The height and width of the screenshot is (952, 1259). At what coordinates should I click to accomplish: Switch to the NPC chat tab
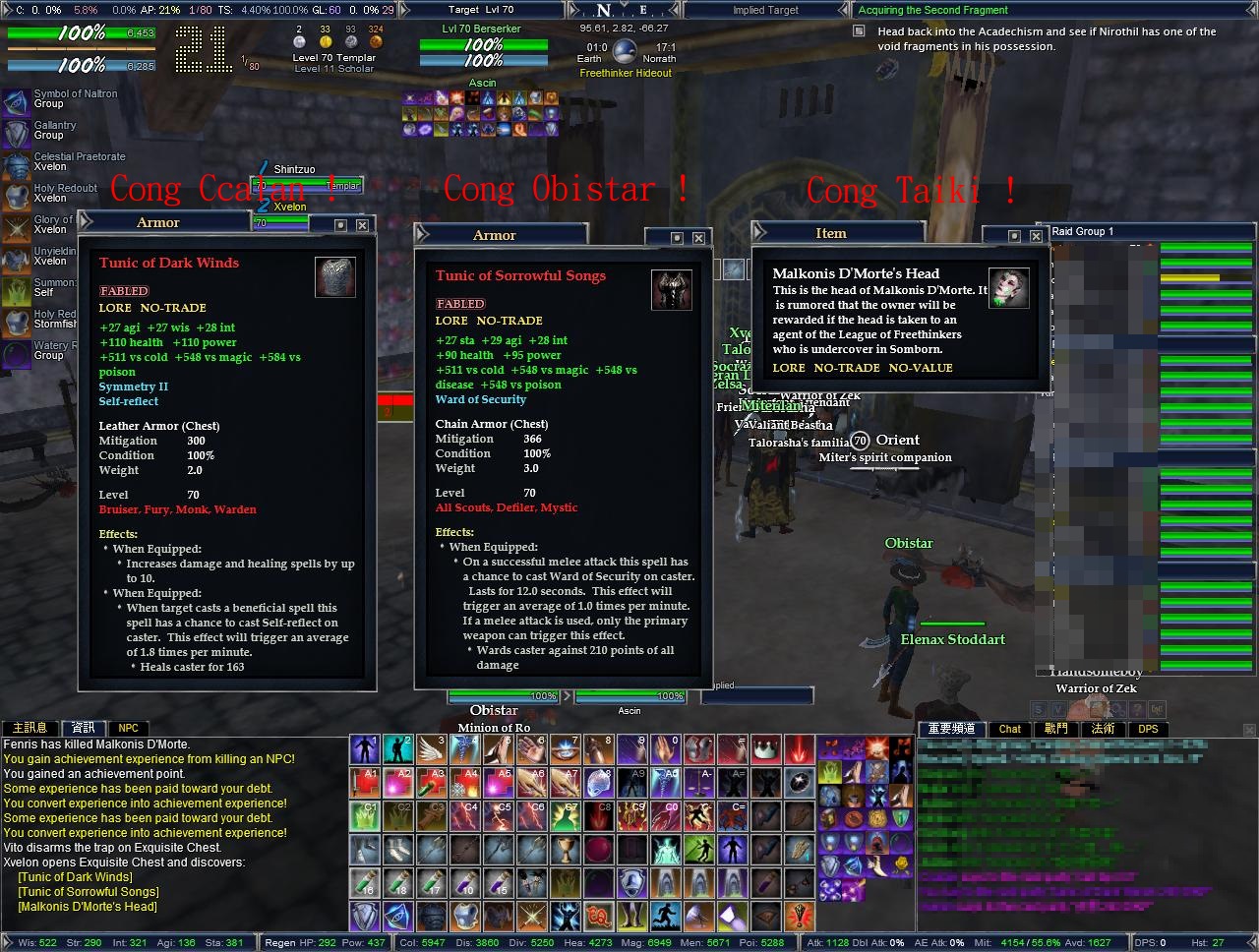click(128, 728)
